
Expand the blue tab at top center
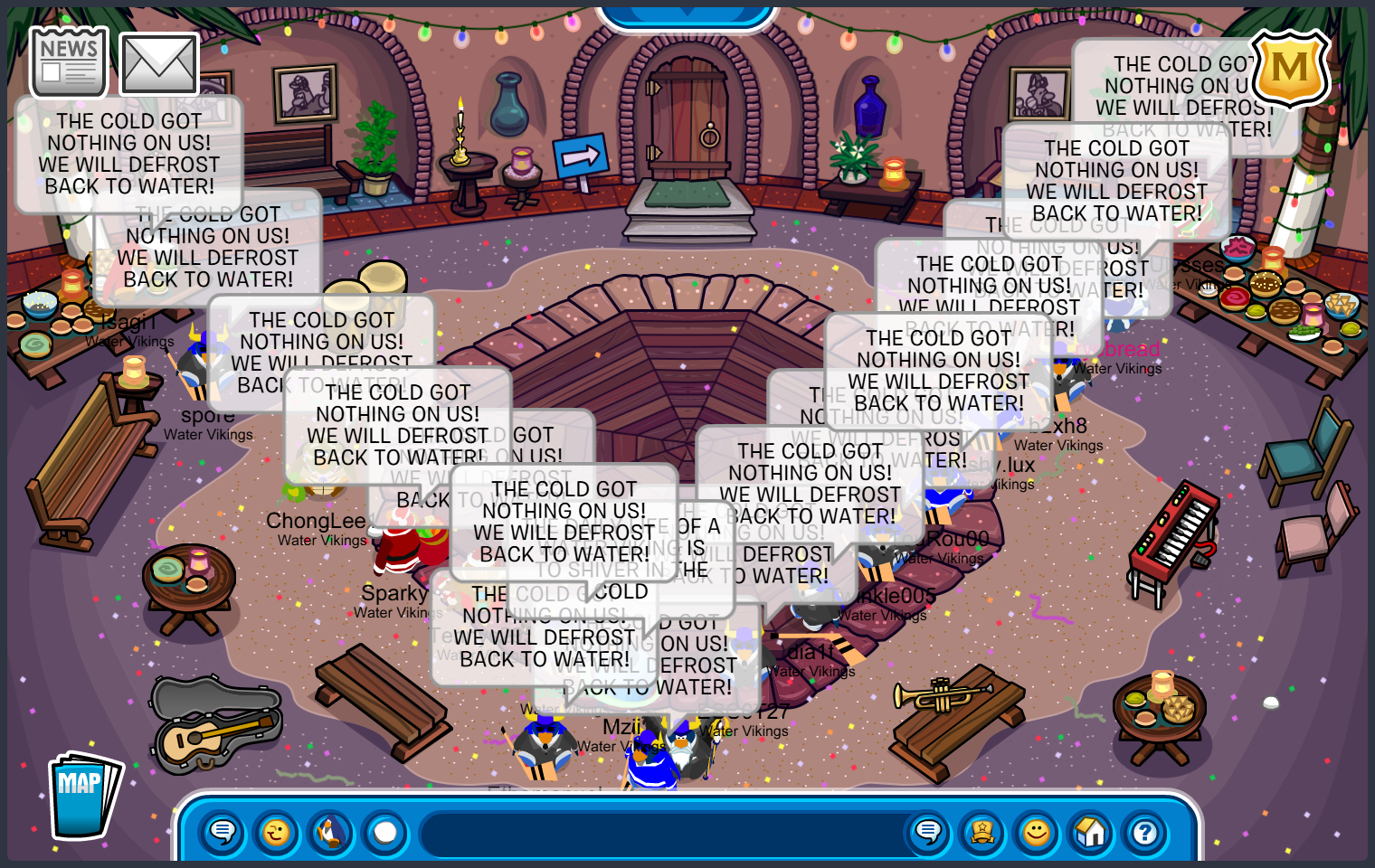(687, 13)
